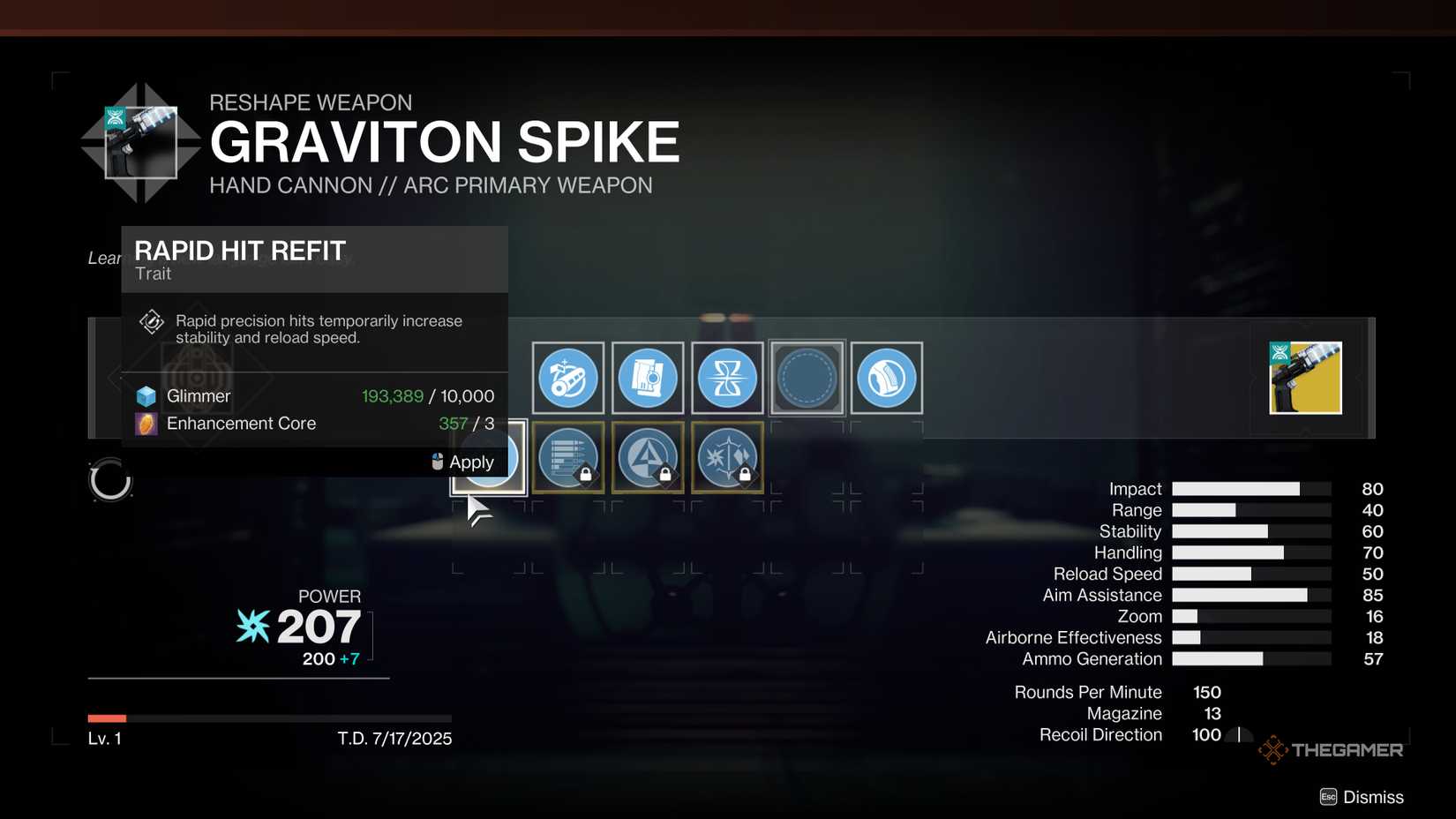
Task: Click the Enhancement Core icon
Action: click(146, 424)
